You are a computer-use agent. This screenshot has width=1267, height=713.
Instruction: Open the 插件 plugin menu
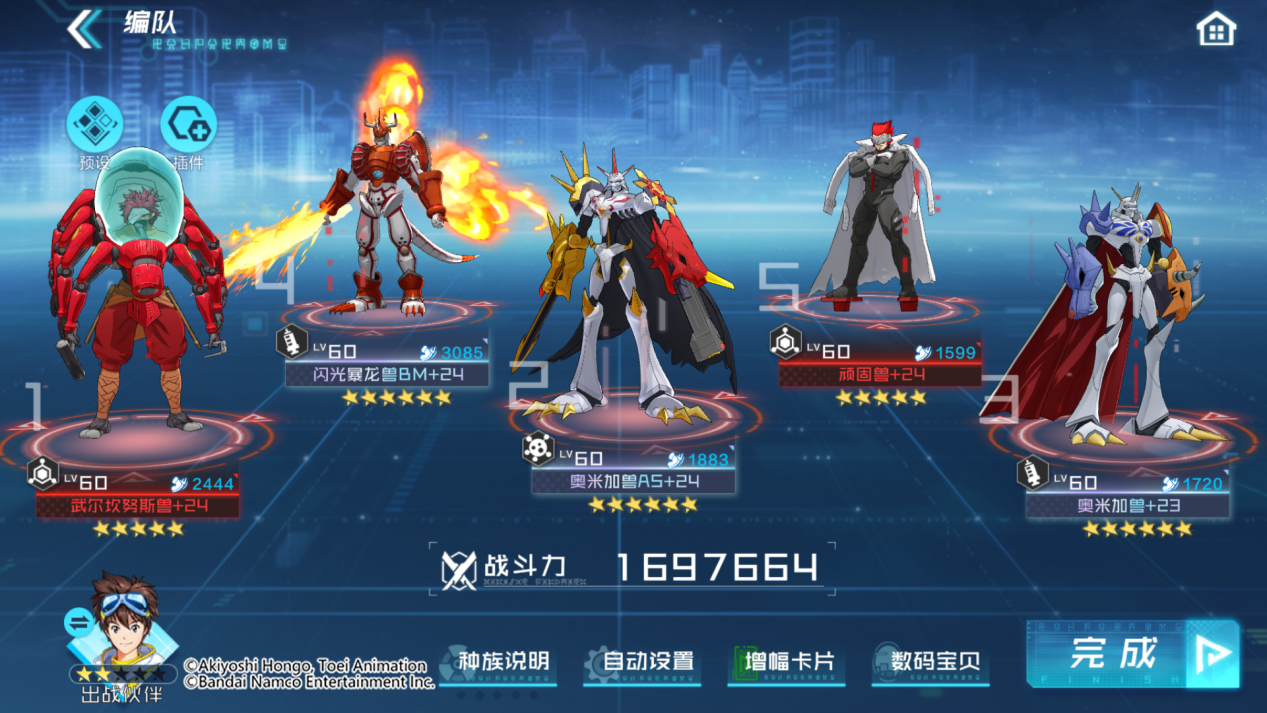click(x=188, y=127)
